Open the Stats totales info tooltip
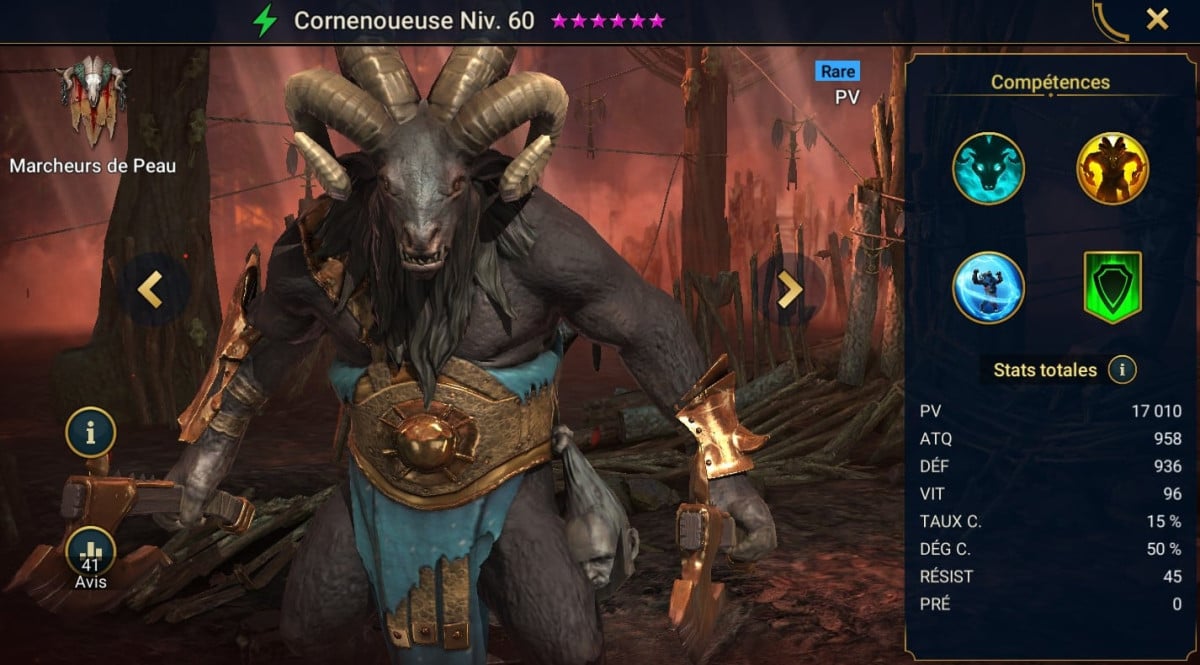 1122,370
